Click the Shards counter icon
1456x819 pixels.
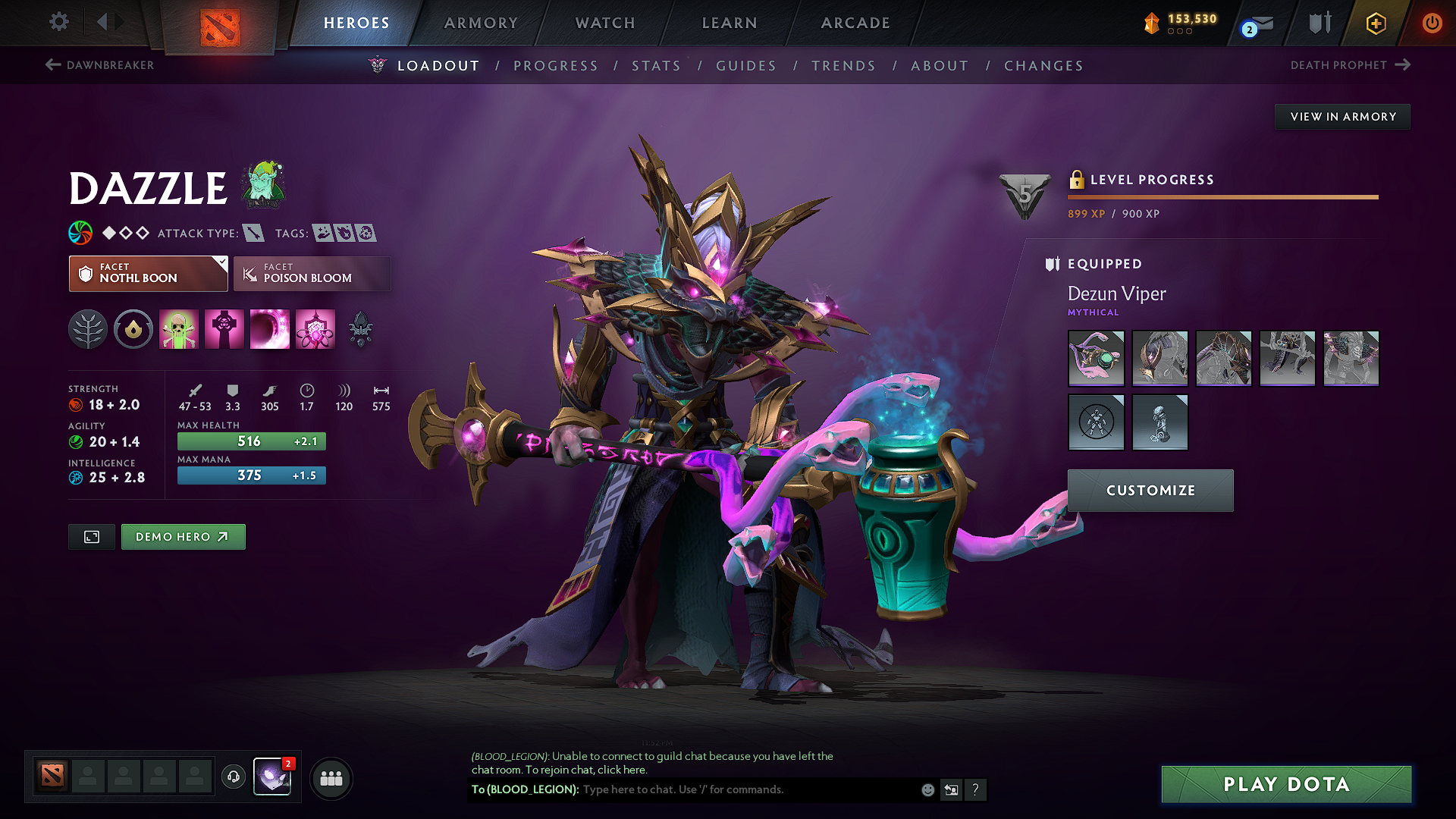(1152, 24)
